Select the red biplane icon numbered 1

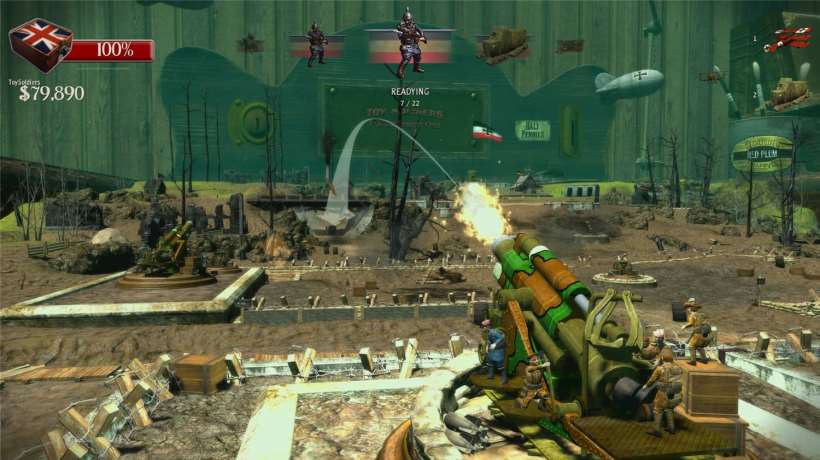pos(786,40)
